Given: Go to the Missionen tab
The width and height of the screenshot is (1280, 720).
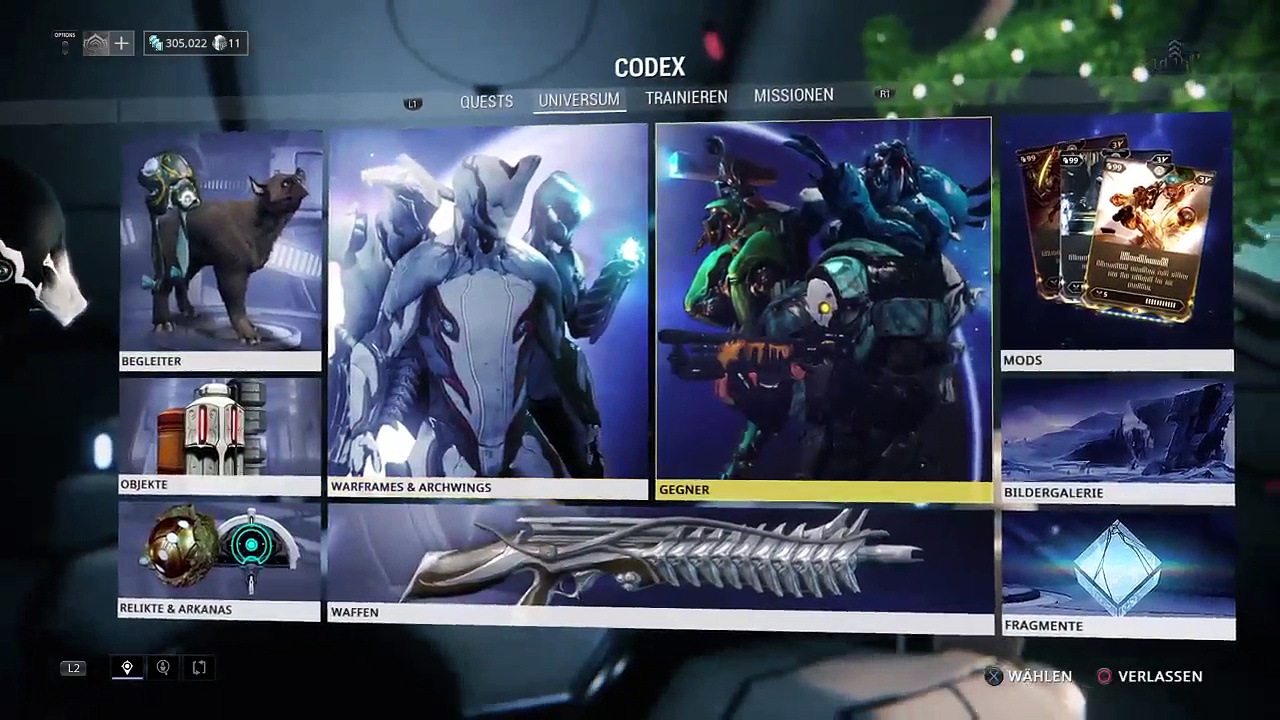Looking at the screenshot, I should 793,95.
